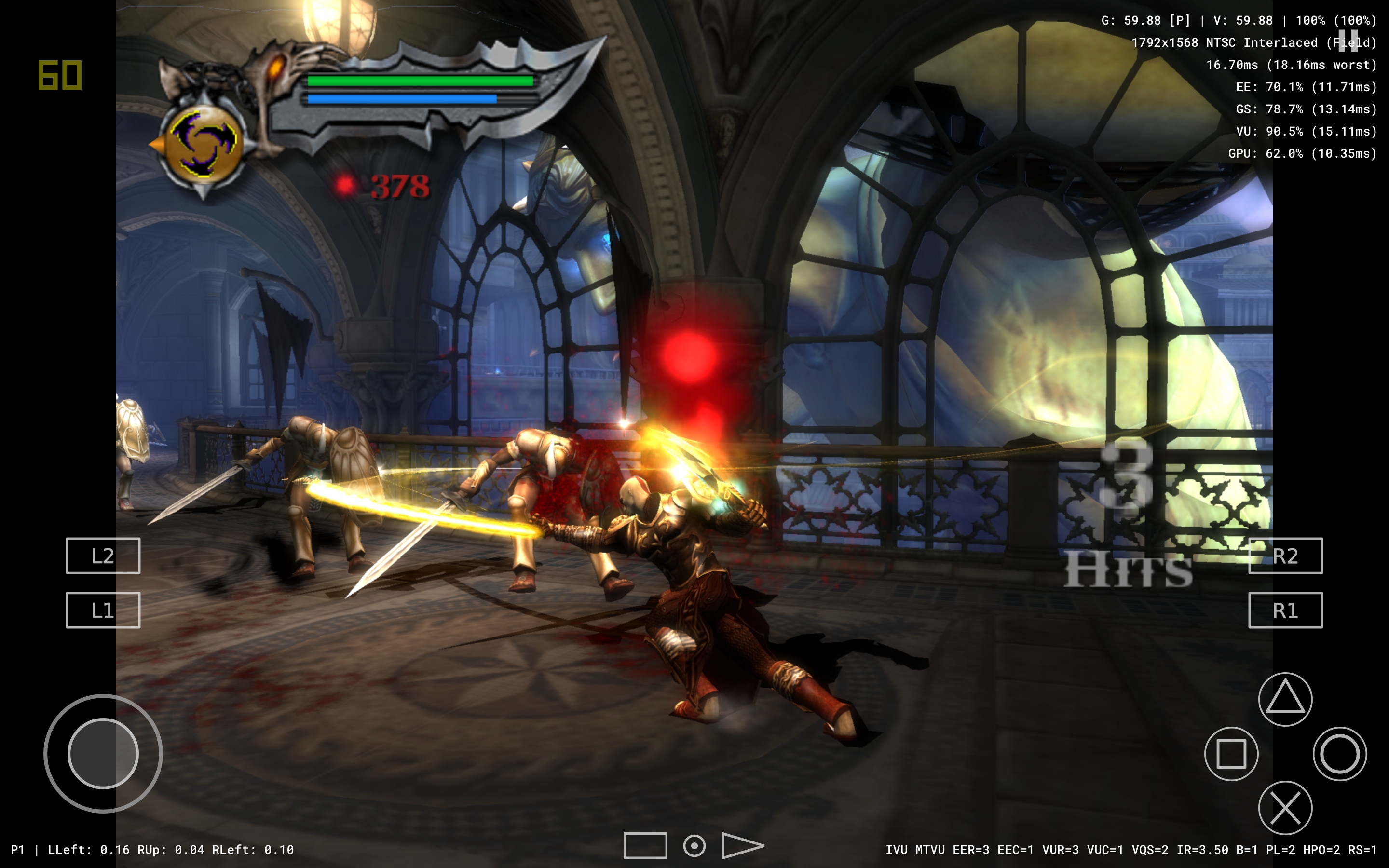Tap the R2 touch button
1389x868 pixels.
point(1285,556)
